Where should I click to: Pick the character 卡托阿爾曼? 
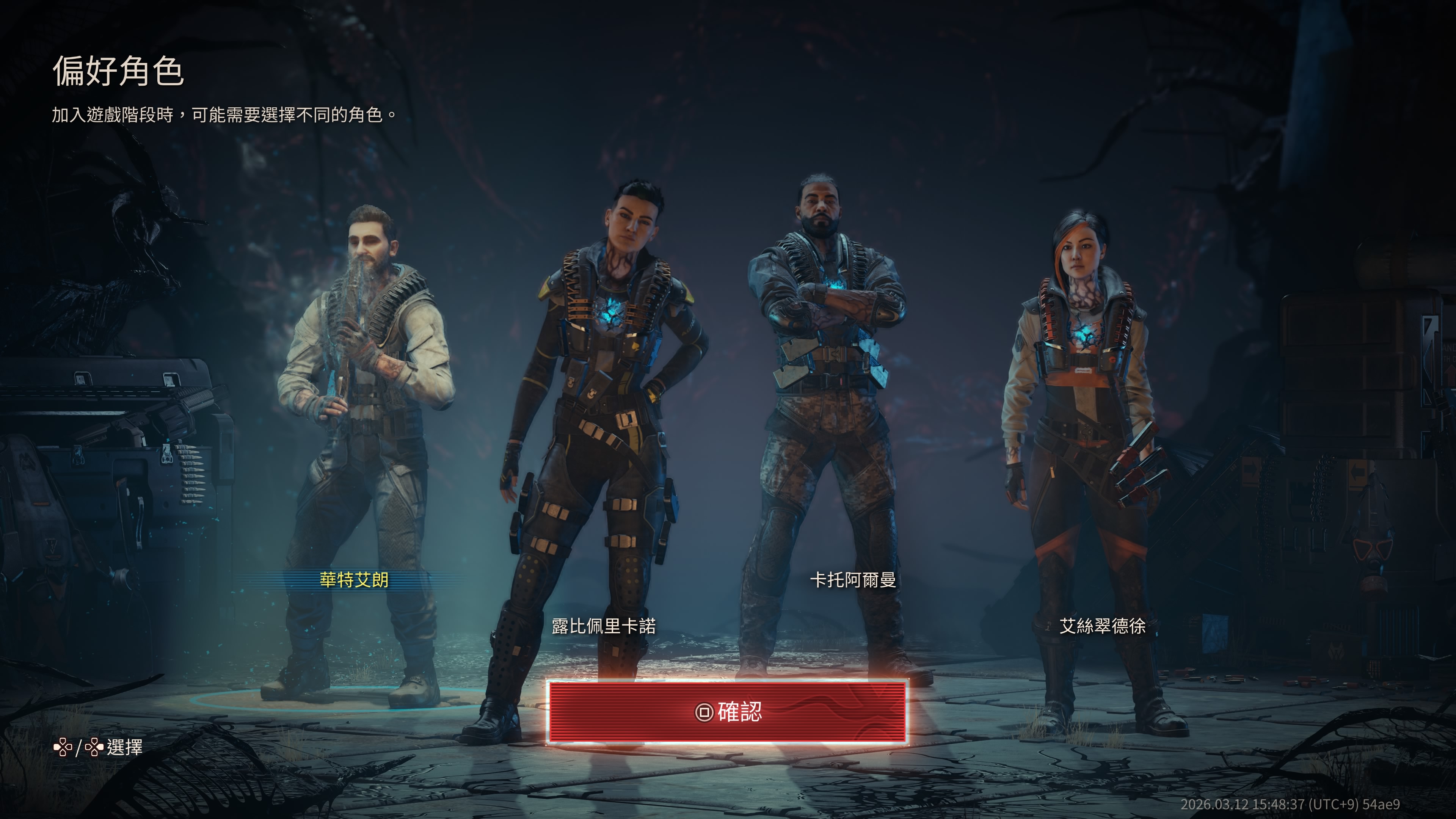(x=853, y=580)
